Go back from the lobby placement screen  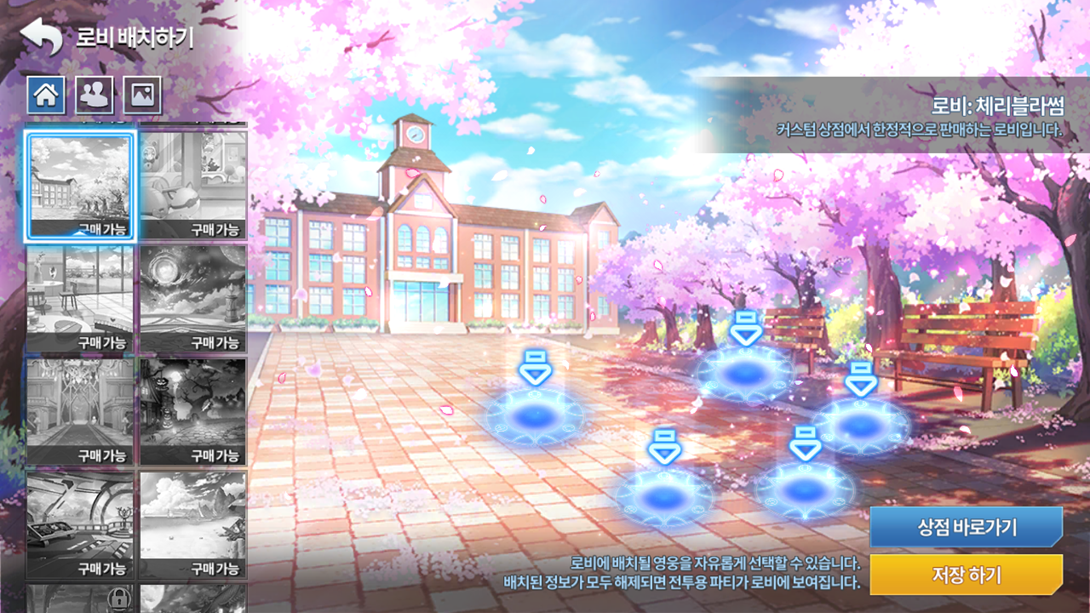(x=42, y=37)
